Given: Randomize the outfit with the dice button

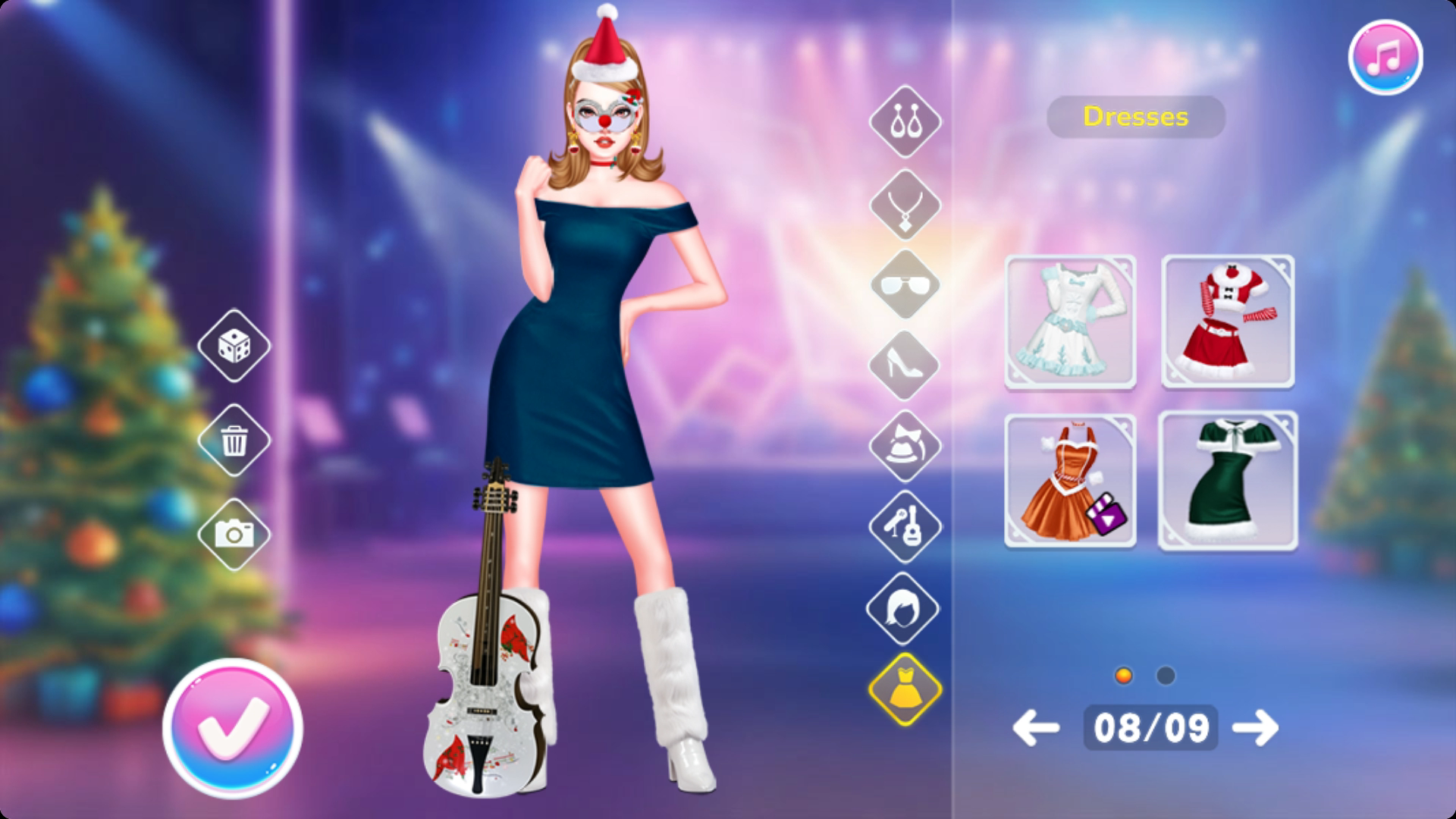Looking at the screenshot, I should tap(234, 346).
